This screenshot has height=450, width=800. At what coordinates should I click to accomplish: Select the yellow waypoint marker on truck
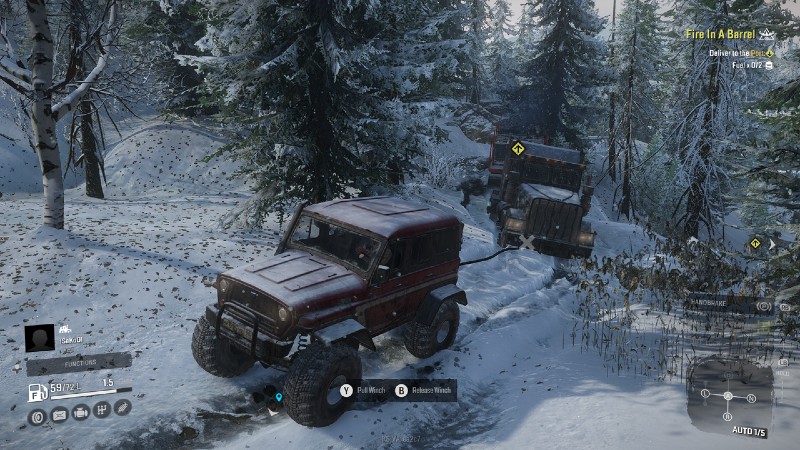click(x=518, y=149)
